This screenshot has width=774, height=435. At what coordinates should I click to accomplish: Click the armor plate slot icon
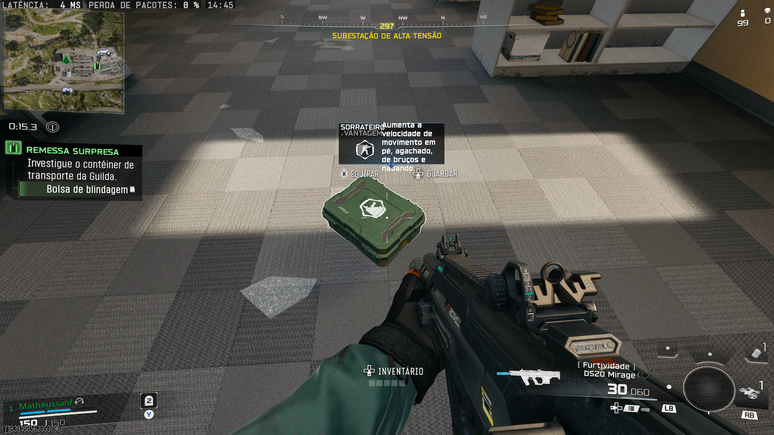149,400
